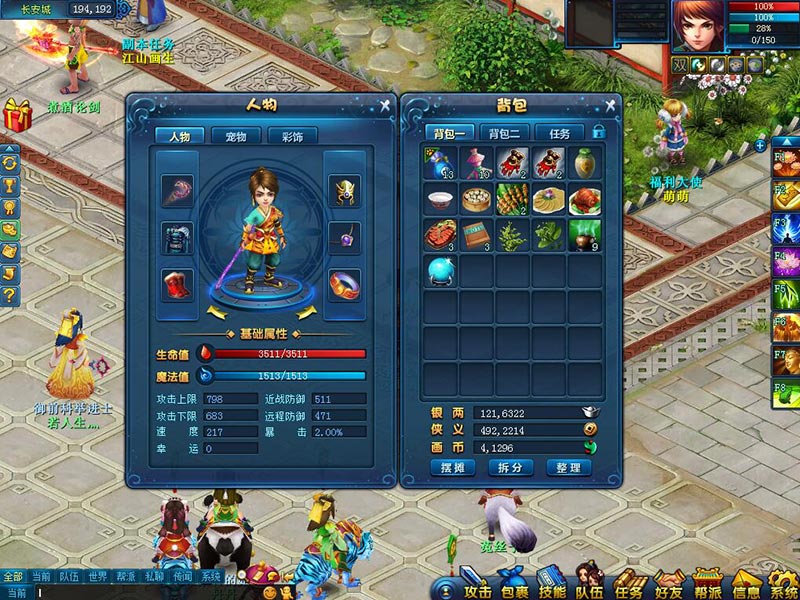Select the blue crystal orb item
Image resolution: width=800 pixels, height=600 pixels.
440,271
